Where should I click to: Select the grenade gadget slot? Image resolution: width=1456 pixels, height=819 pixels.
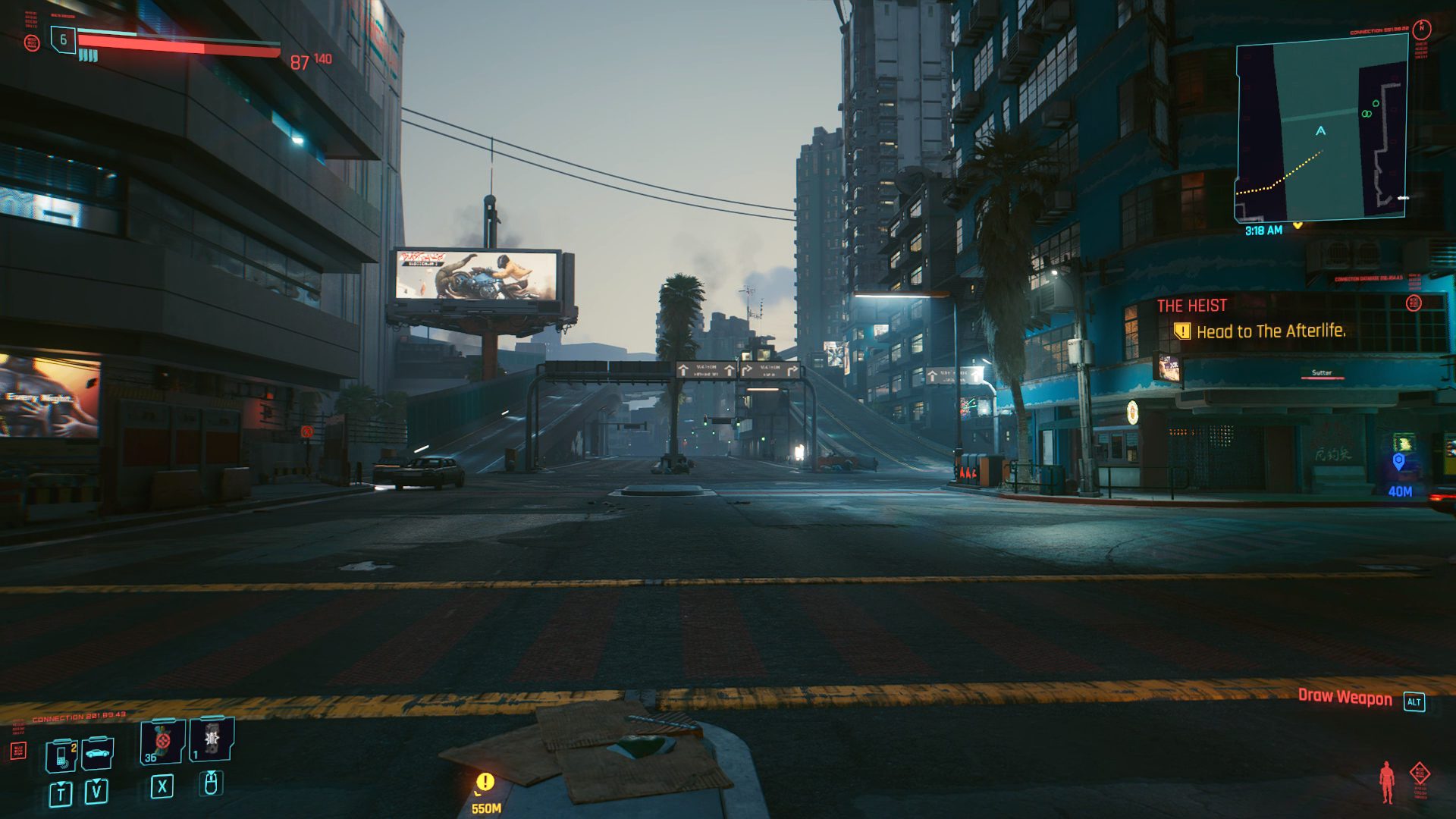212,739
